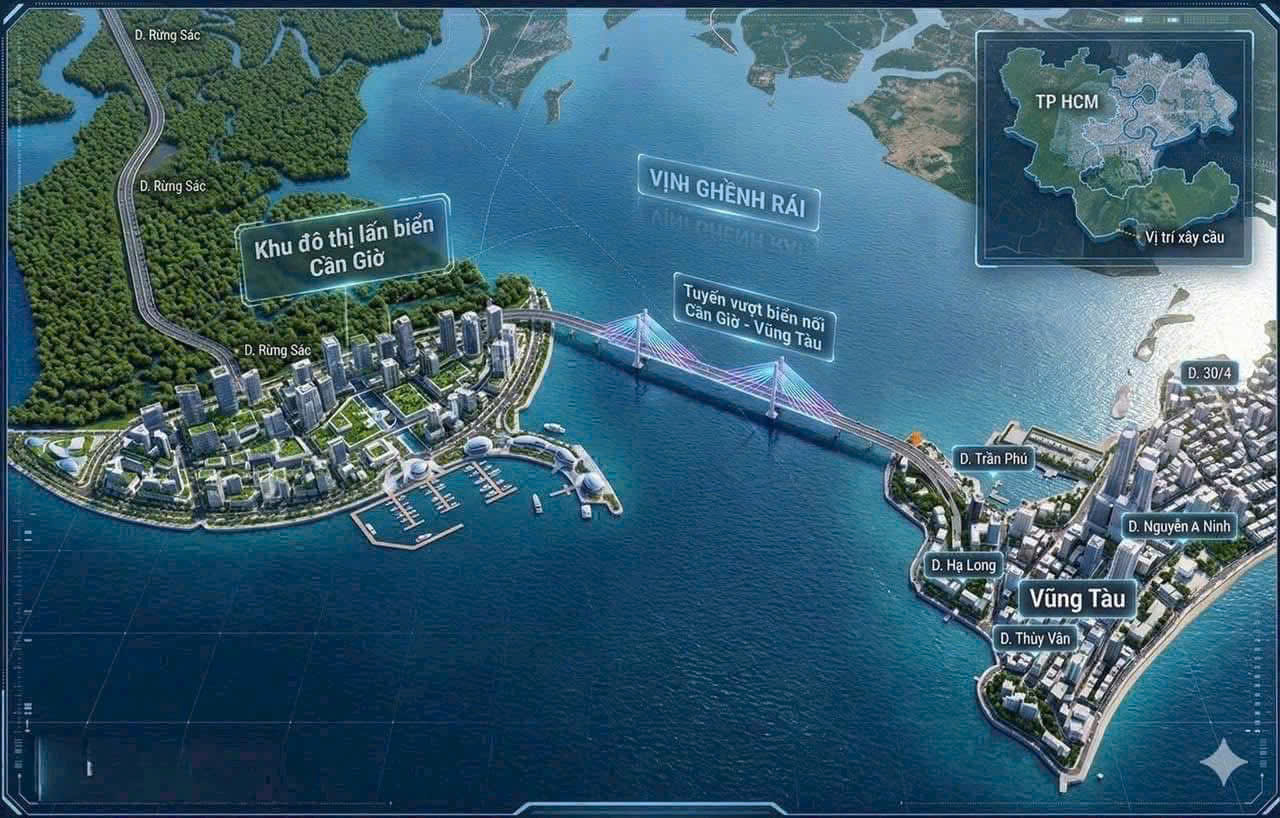Image resolution: width=1280 pixels, height=818 pixels.
Task: Click the four-point sparkle icon
Action: coord(1223,763)
